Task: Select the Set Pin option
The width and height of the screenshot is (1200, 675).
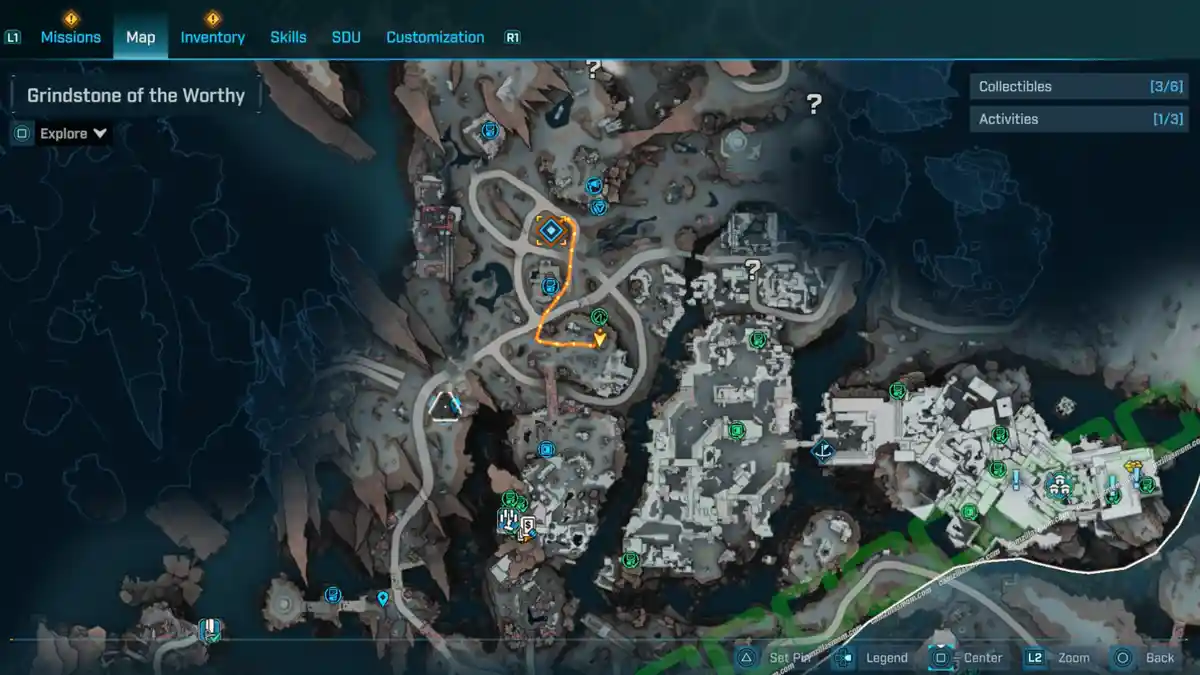Action: (x=776, y=657)
